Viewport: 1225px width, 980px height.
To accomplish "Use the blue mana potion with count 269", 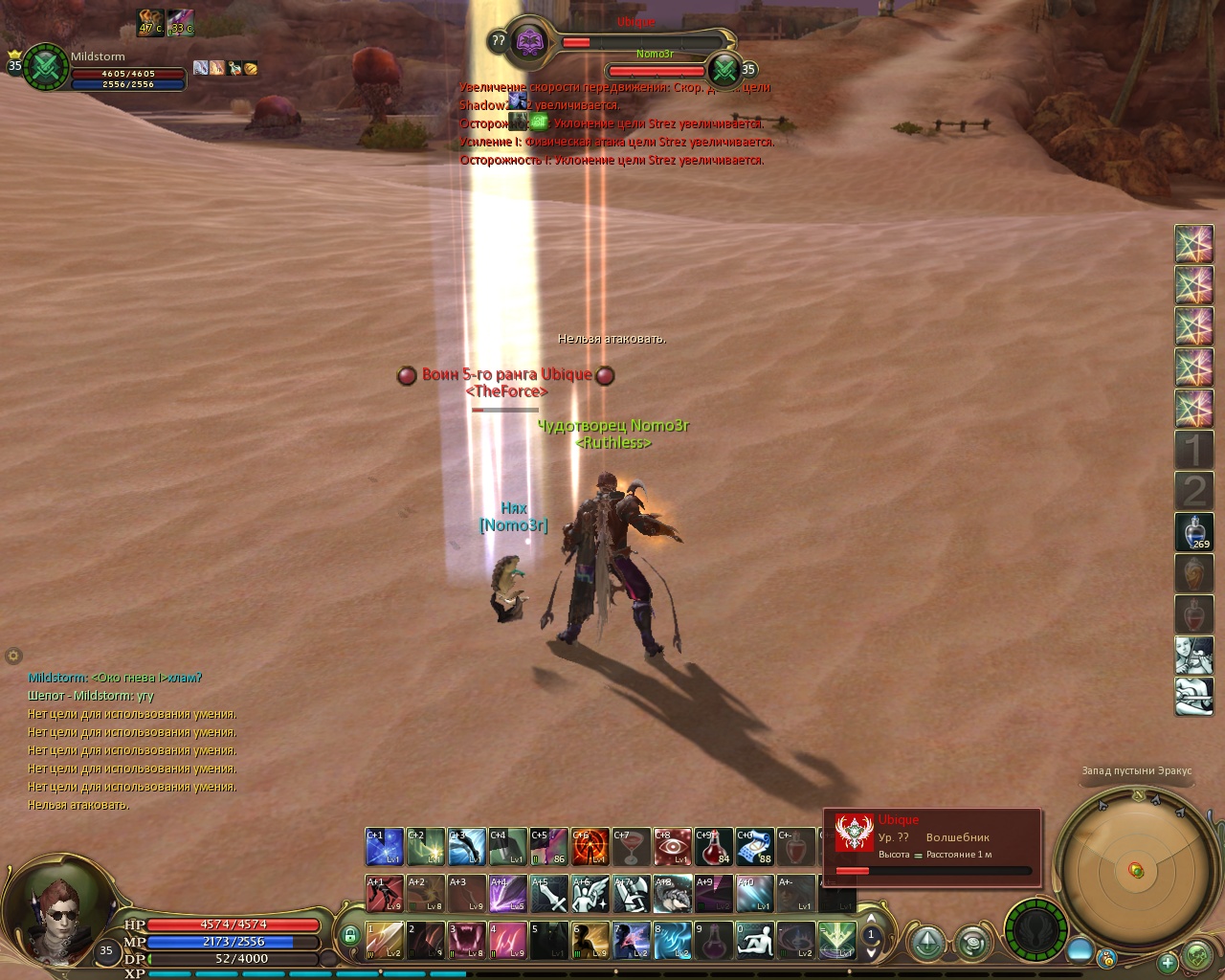I will (1193, 532).
